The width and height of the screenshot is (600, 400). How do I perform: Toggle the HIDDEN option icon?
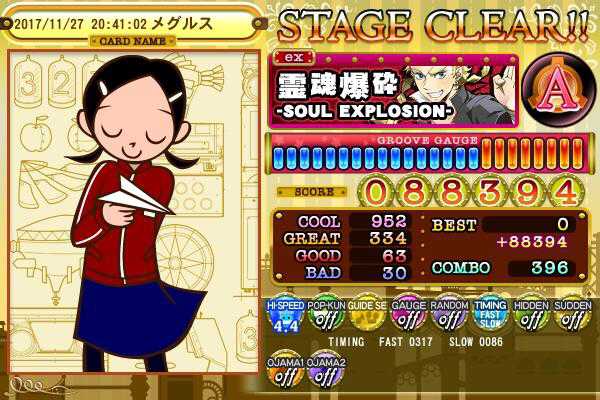(531, 316)
